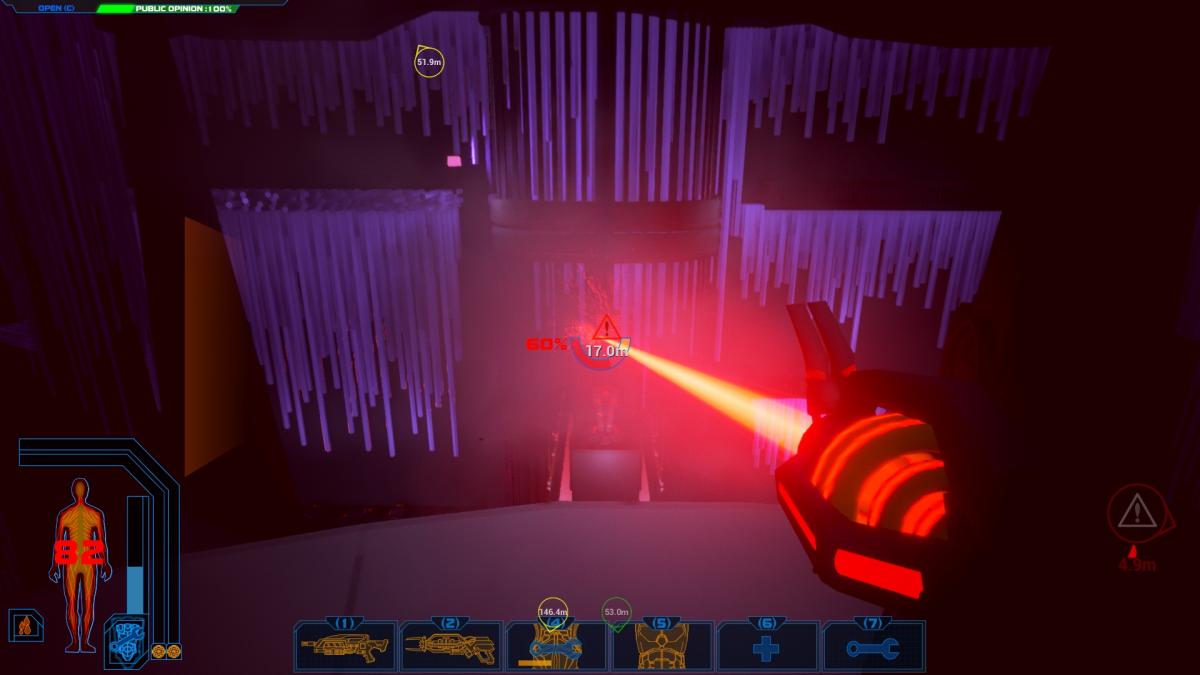Click the yellow 146.4m waypoint marker
The image size is (1200, 675).
point(553,612)
